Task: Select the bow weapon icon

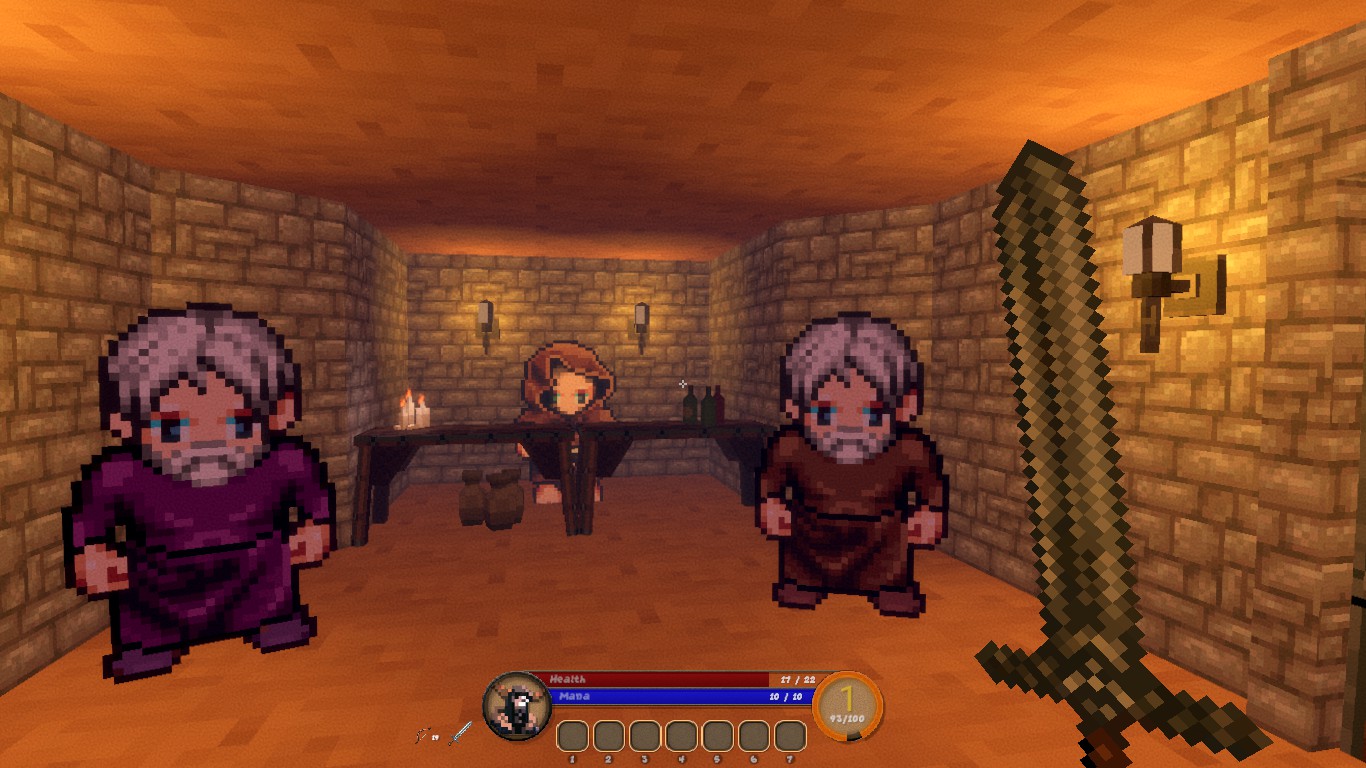Action: [x=422, y=736]
